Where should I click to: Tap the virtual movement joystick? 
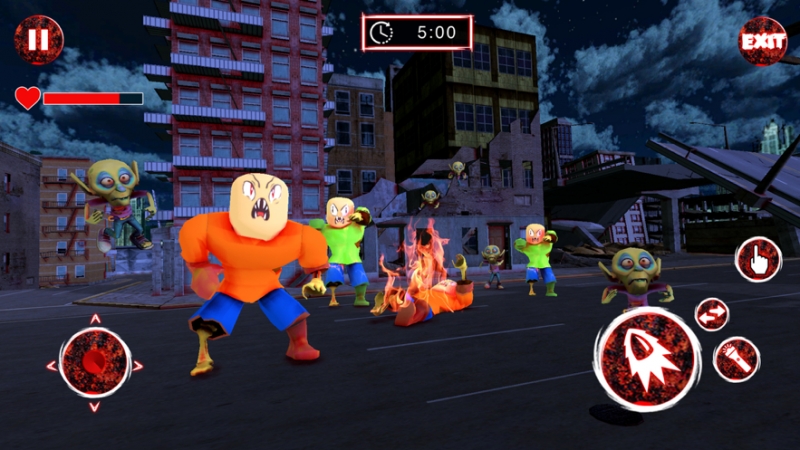pyautogui.click(x=95, y=362)
